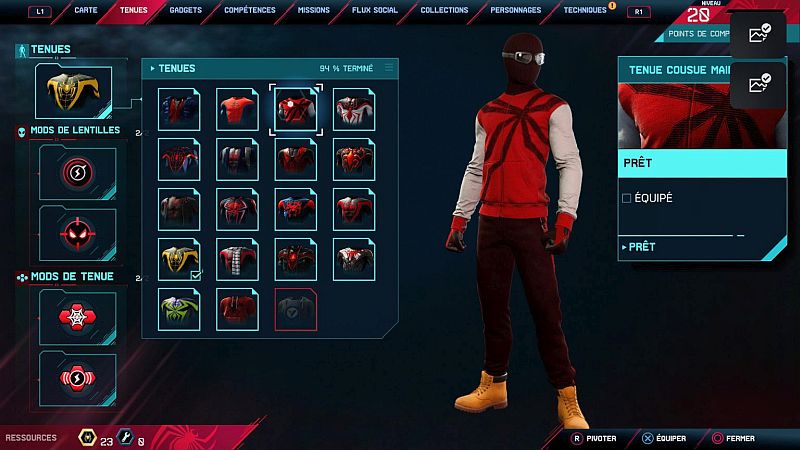Viewport: 800px width, 450px height.
Task: Open the Compétences tab
Action: 251,10
